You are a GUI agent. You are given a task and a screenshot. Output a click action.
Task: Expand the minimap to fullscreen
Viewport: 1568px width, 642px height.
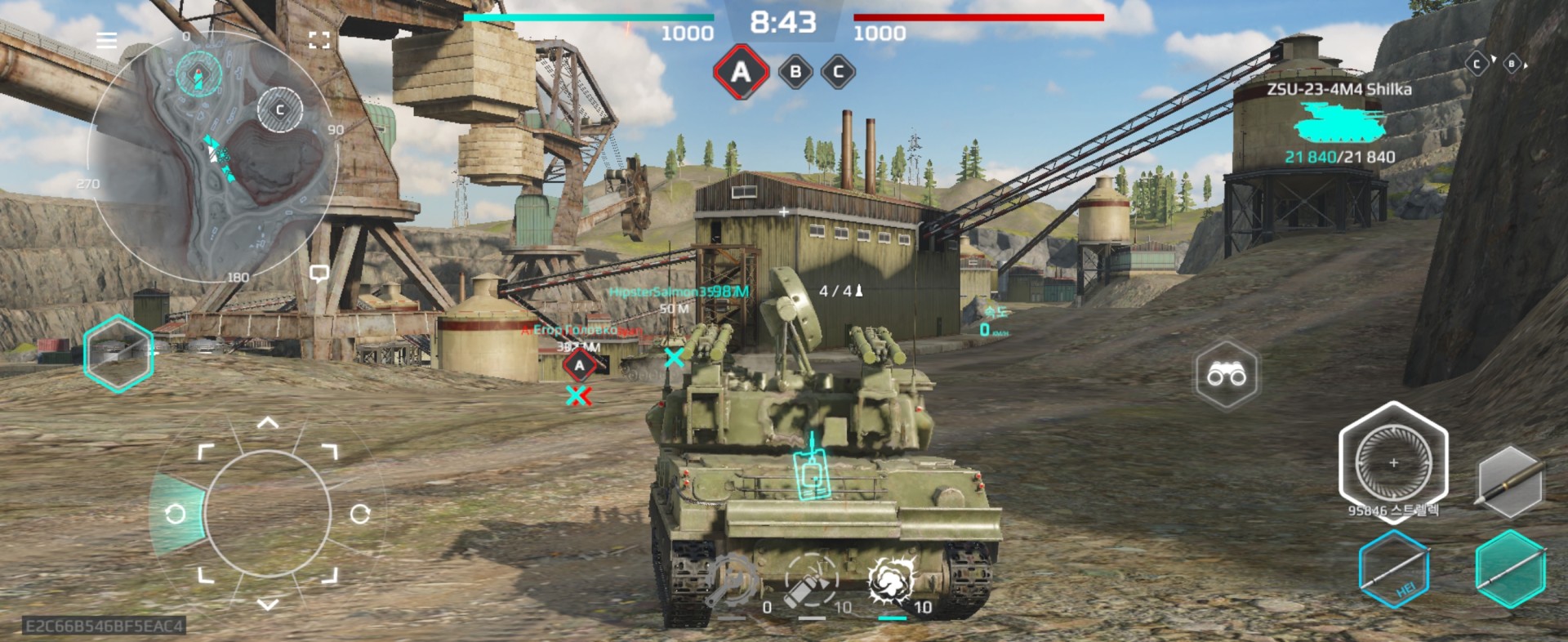[x=319, y=40]
